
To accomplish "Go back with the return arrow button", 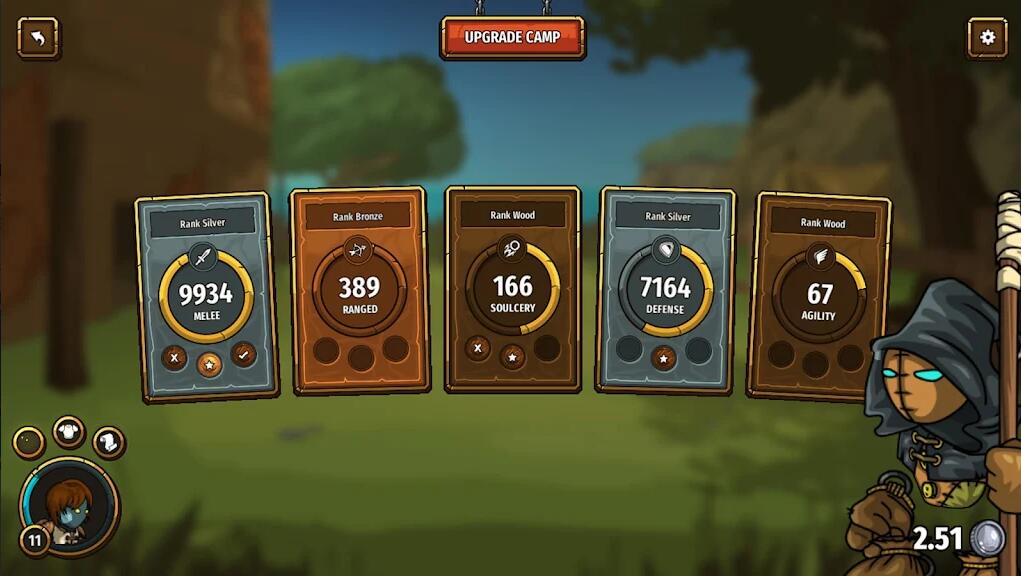I will (38, 38).
